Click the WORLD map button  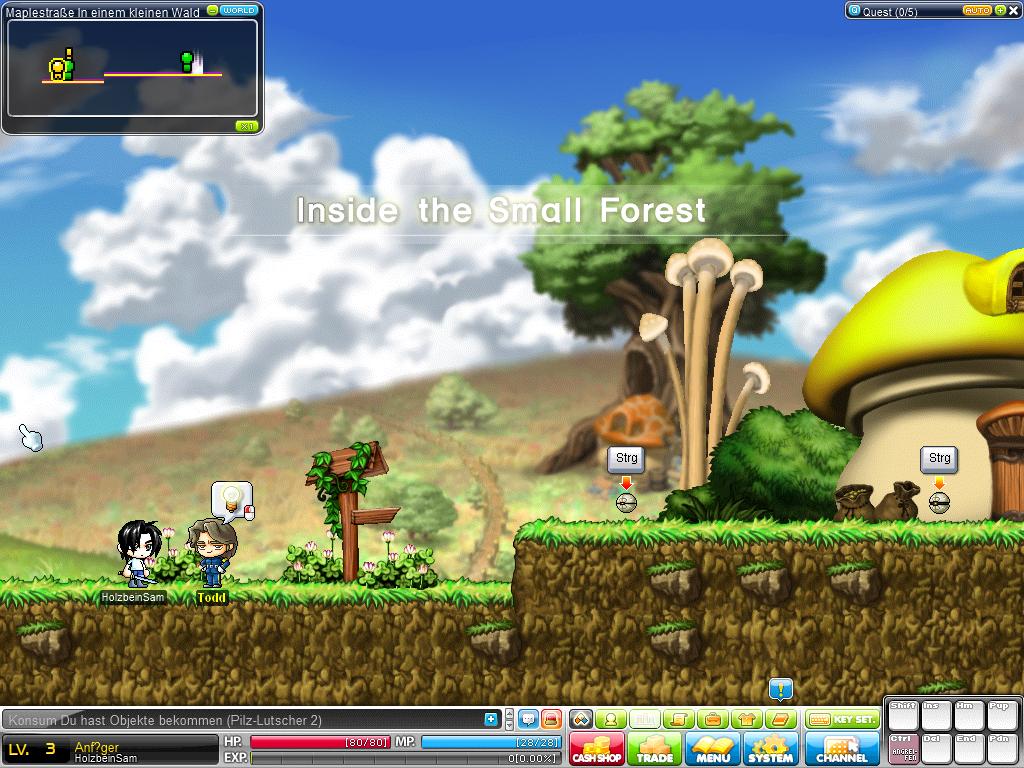239,10
